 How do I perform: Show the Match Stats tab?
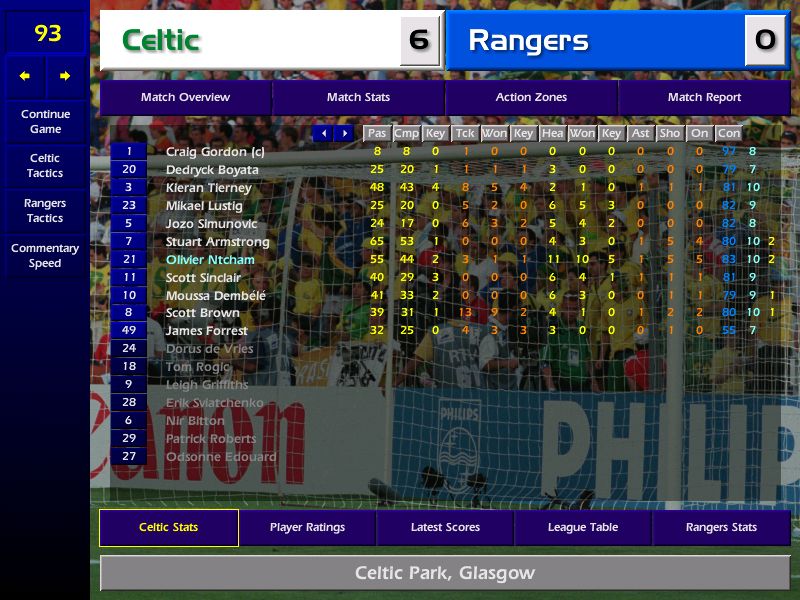pyautogui.click(x=358, y=98)
